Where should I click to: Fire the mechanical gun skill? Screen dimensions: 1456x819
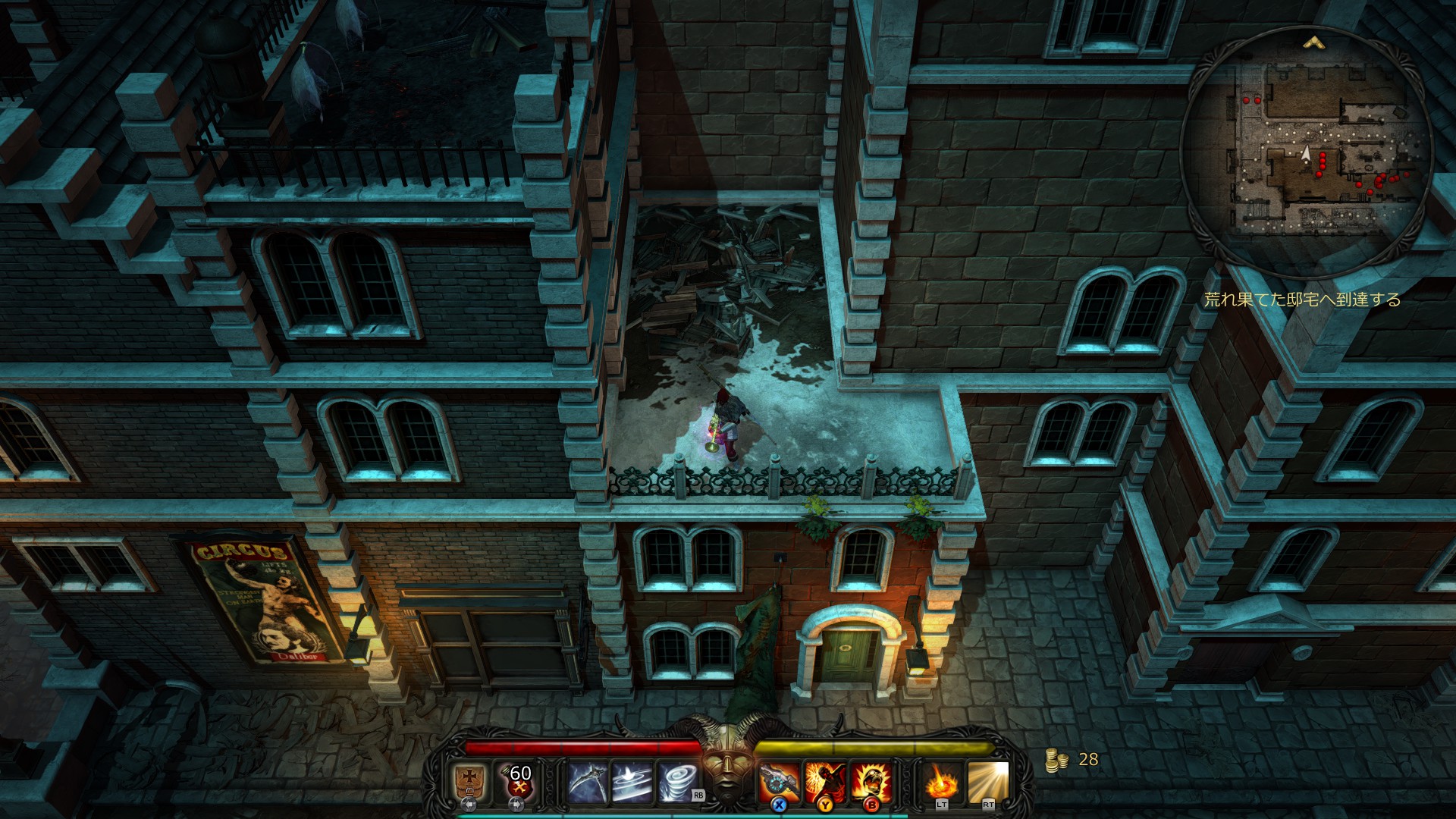click(779, 783)
